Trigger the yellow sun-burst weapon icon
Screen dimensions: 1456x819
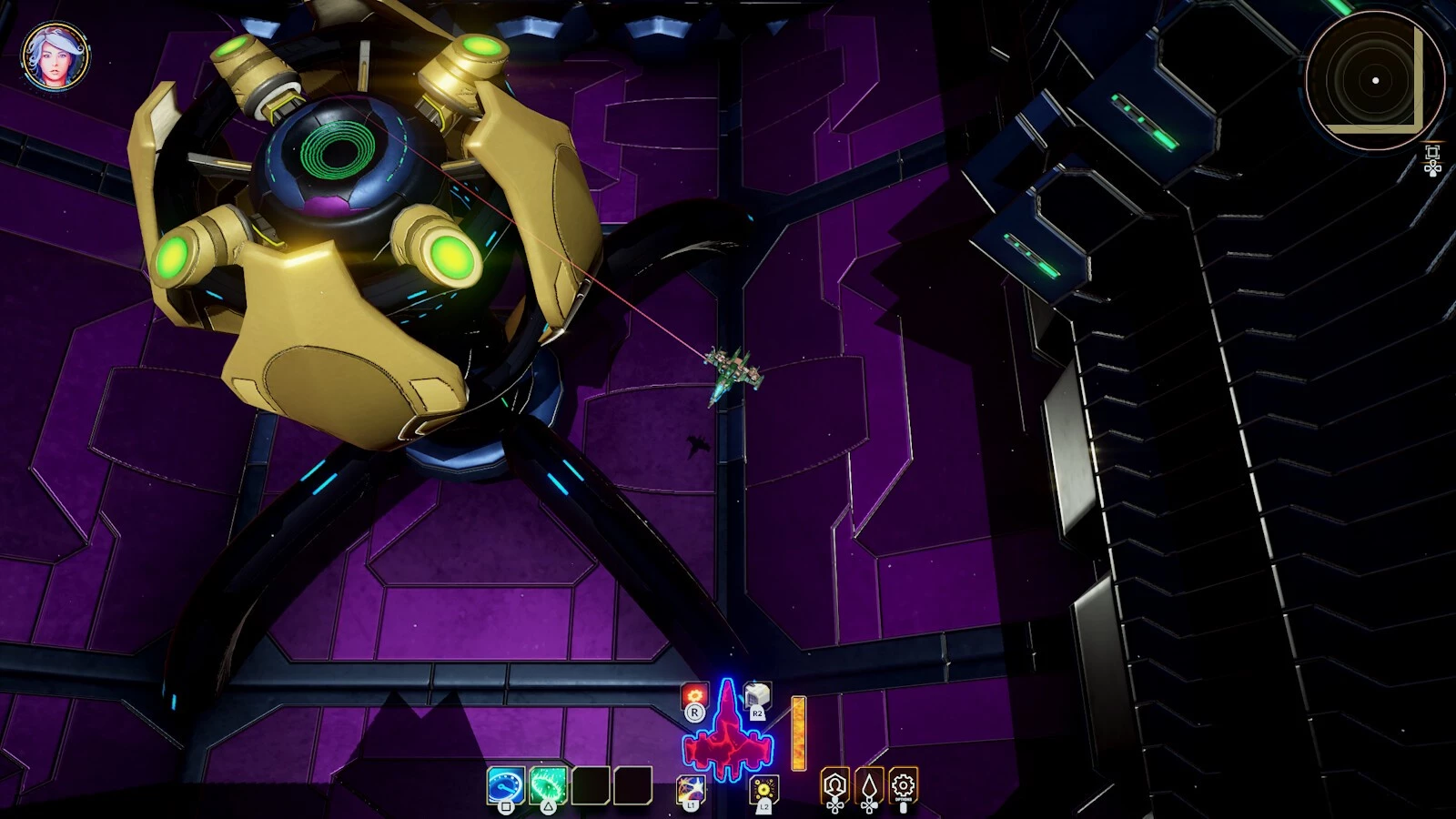pos(763,788)
